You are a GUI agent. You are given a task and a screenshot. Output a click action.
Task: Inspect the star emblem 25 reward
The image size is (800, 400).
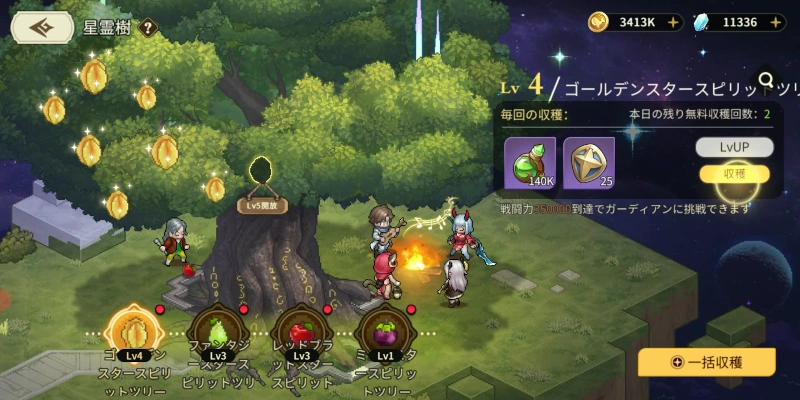click(589, 162)
